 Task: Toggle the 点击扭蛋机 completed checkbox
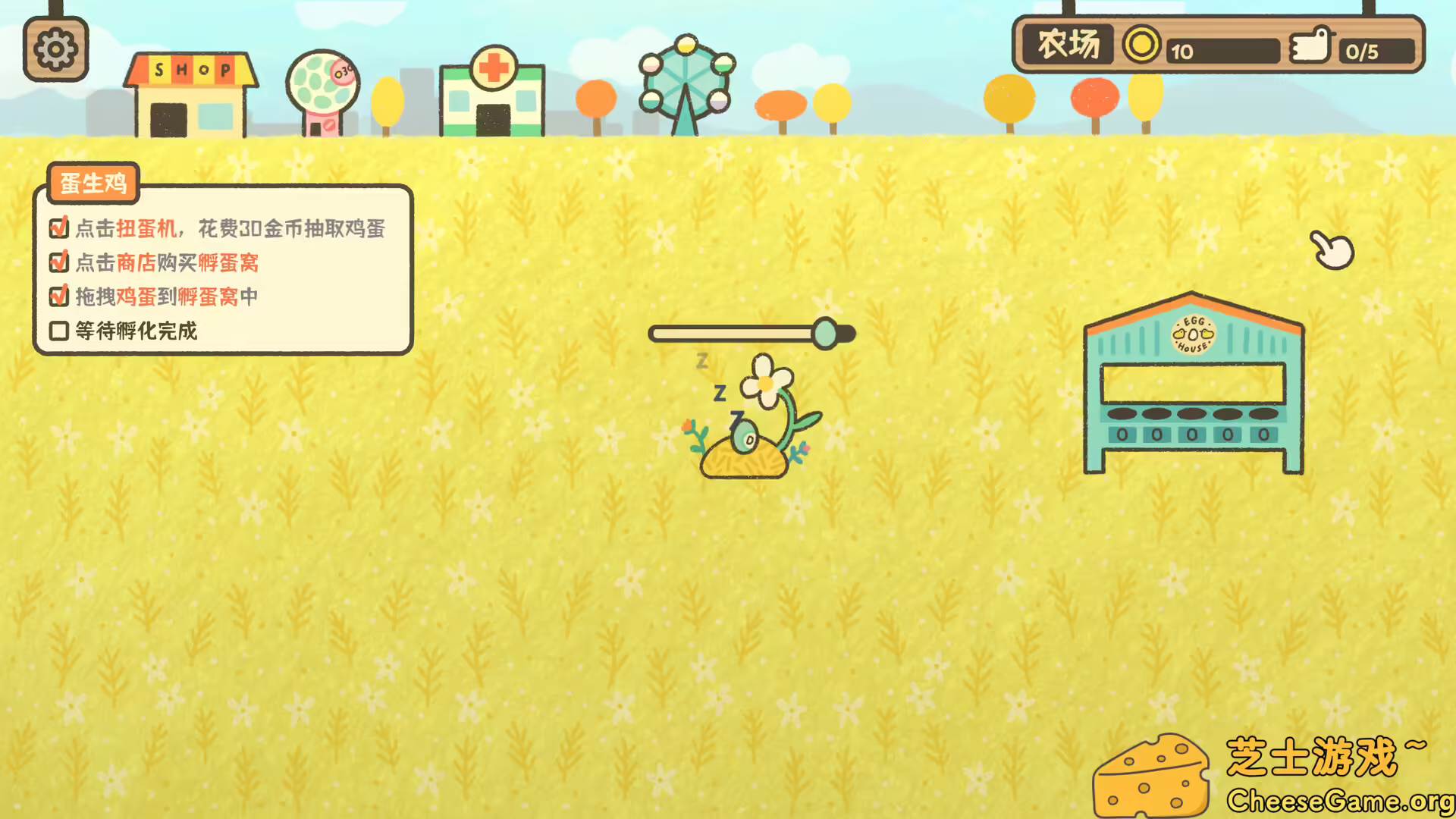pos(58,227)
